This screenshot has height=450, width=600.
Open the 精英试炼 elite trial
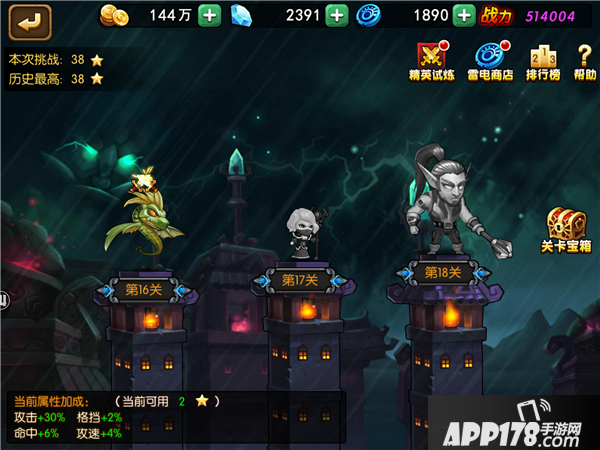pyautogui.click(x=432, y=62)
